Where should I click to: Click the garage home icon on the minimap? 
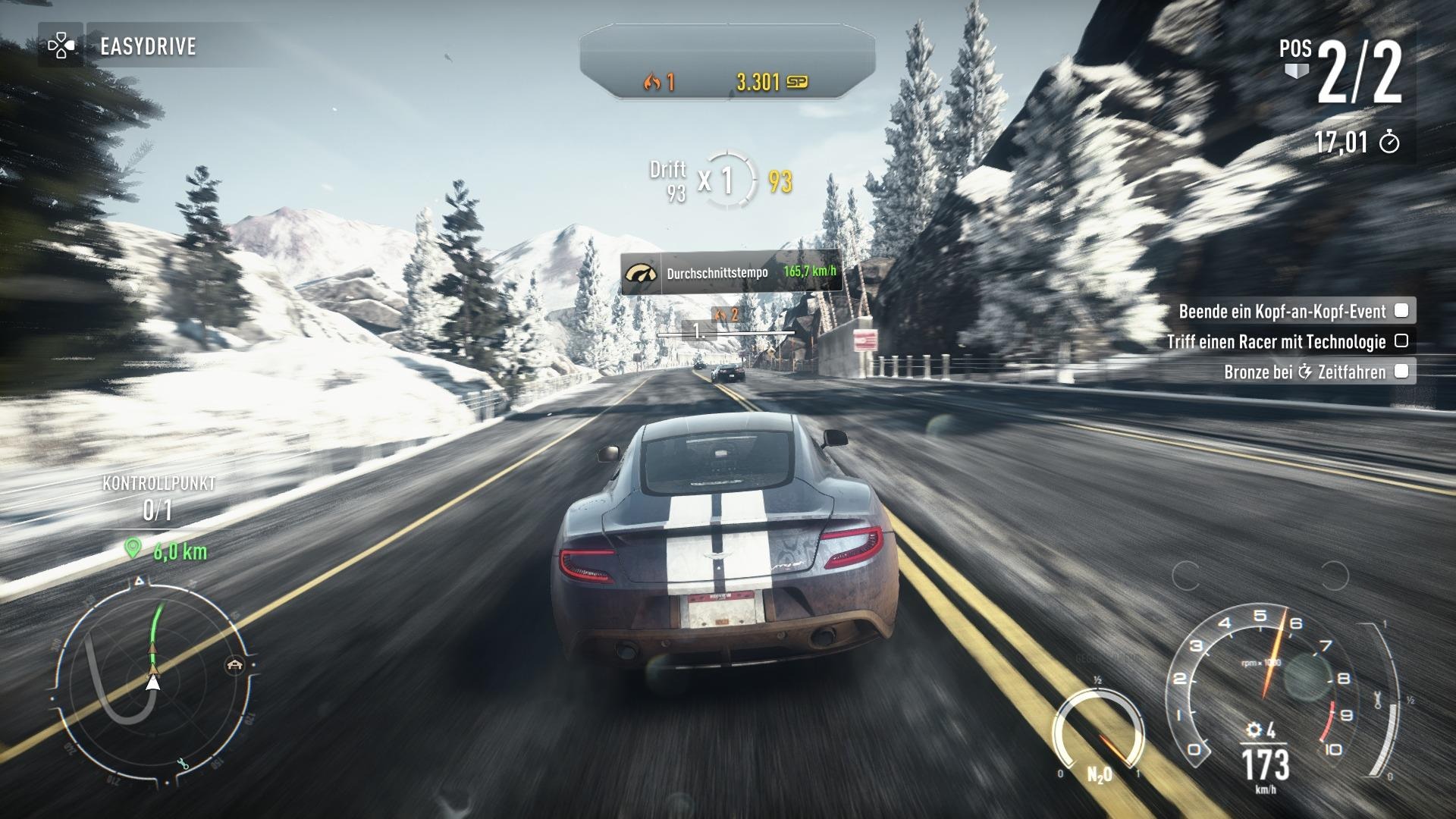click(x=234, y=665)
